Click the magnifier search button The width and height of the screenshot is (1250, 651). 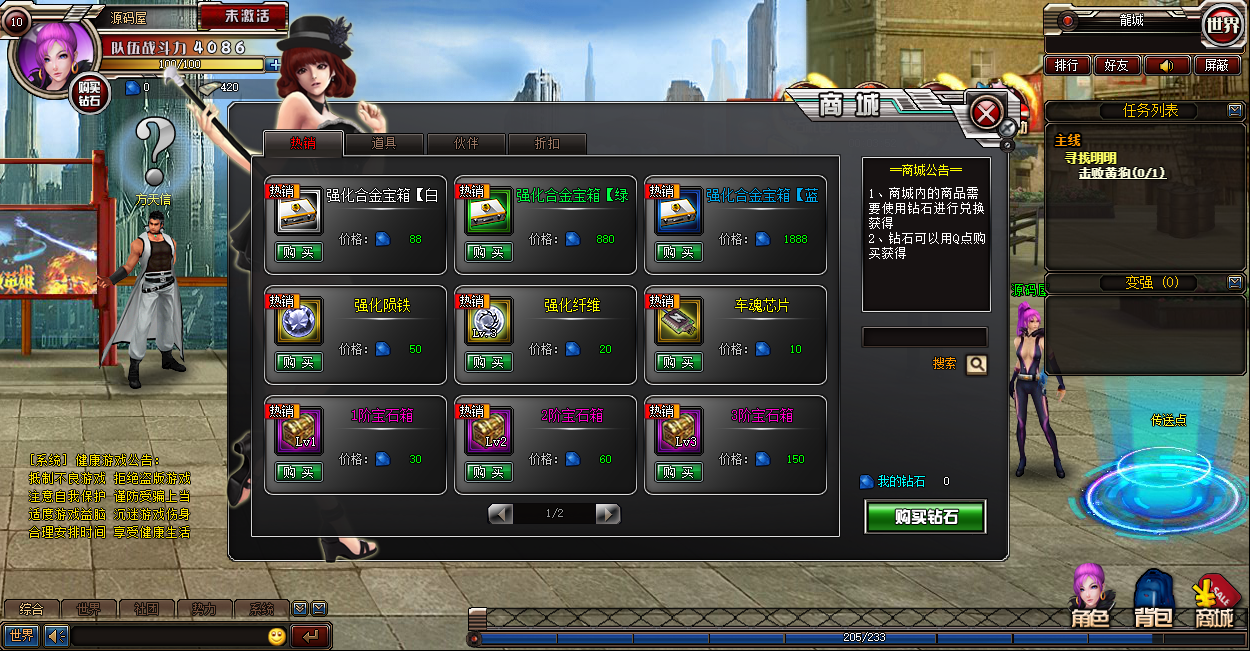click(976, 365)
